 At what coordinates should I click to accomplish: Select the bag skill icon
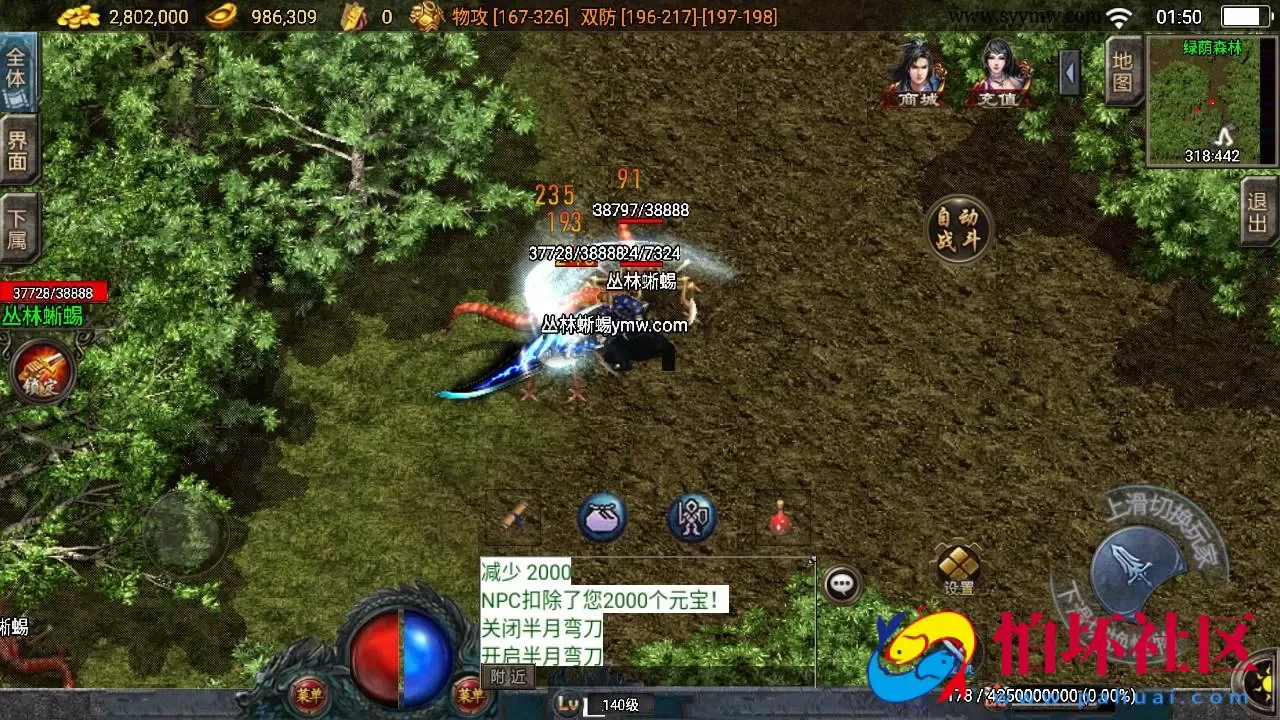point(602,516)
